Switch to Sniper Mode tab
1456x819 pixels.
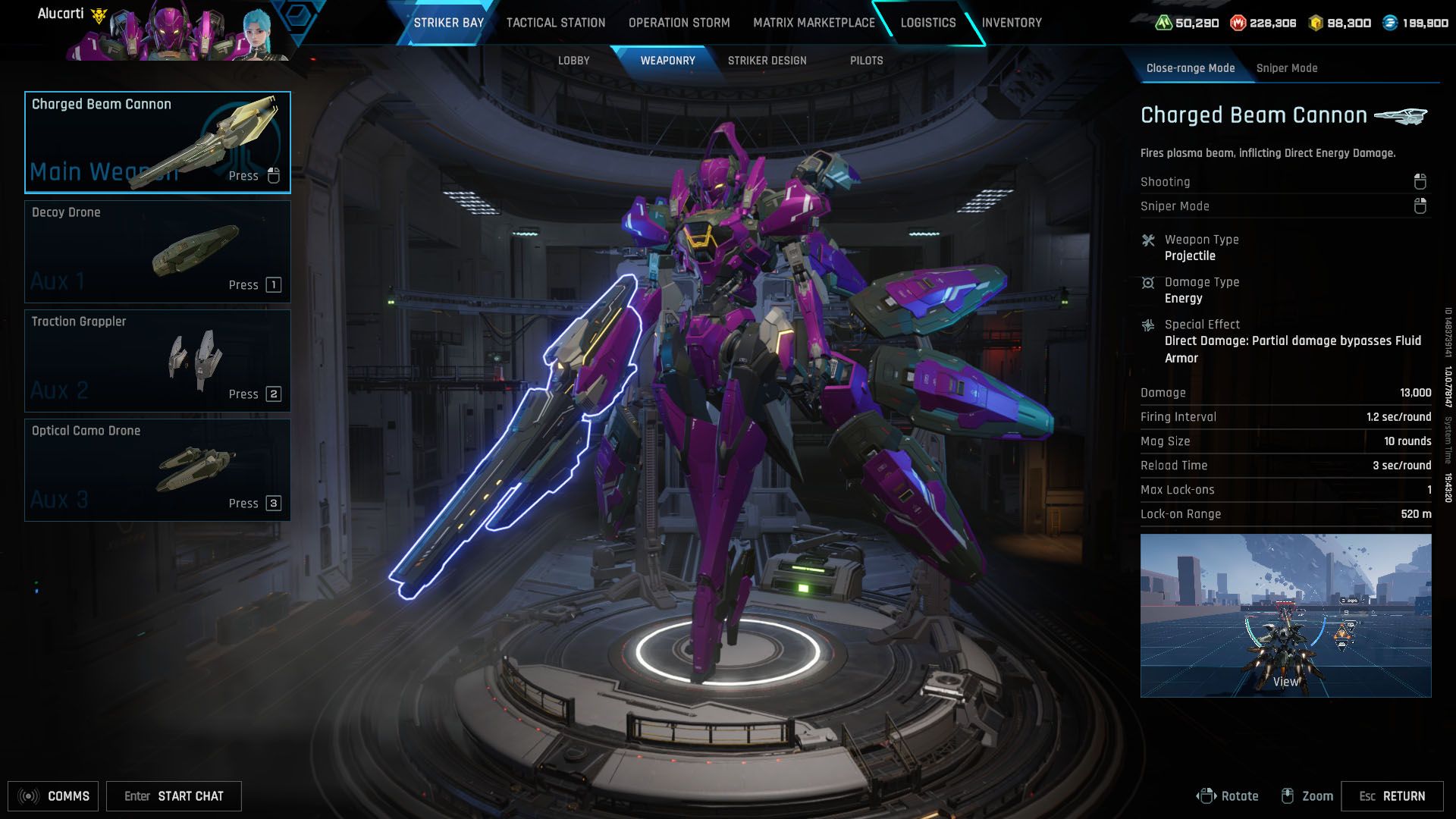coord(1287,67)
